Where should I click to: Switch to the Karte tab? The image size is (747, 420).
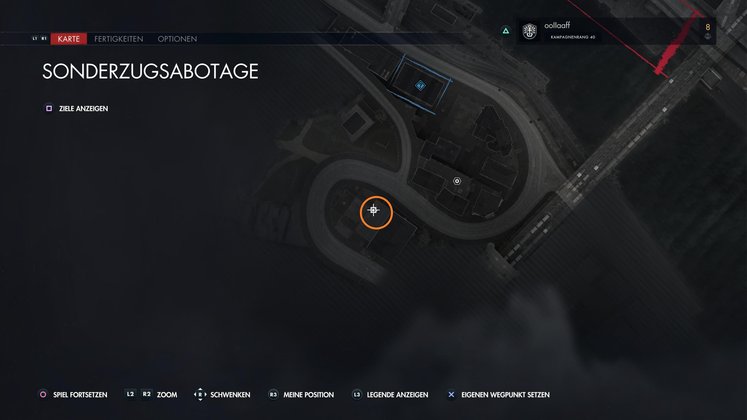69,39
